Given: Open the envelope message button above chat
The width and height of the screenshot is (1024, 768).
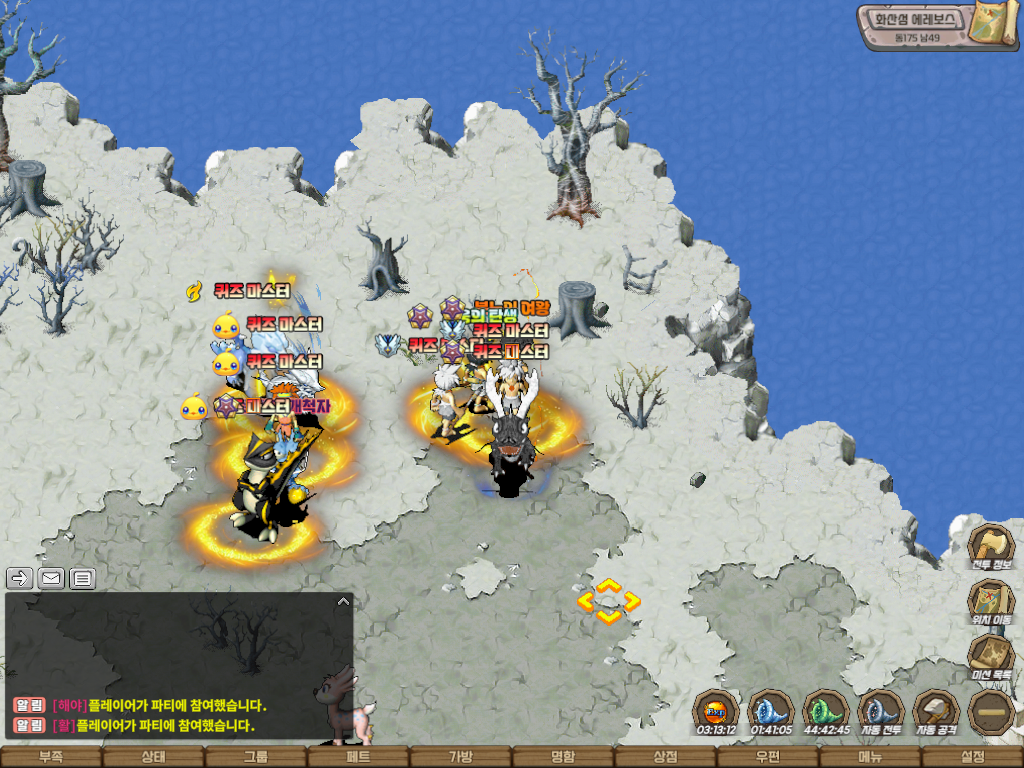Looking at the screenshot, I should tap(50, 577).
